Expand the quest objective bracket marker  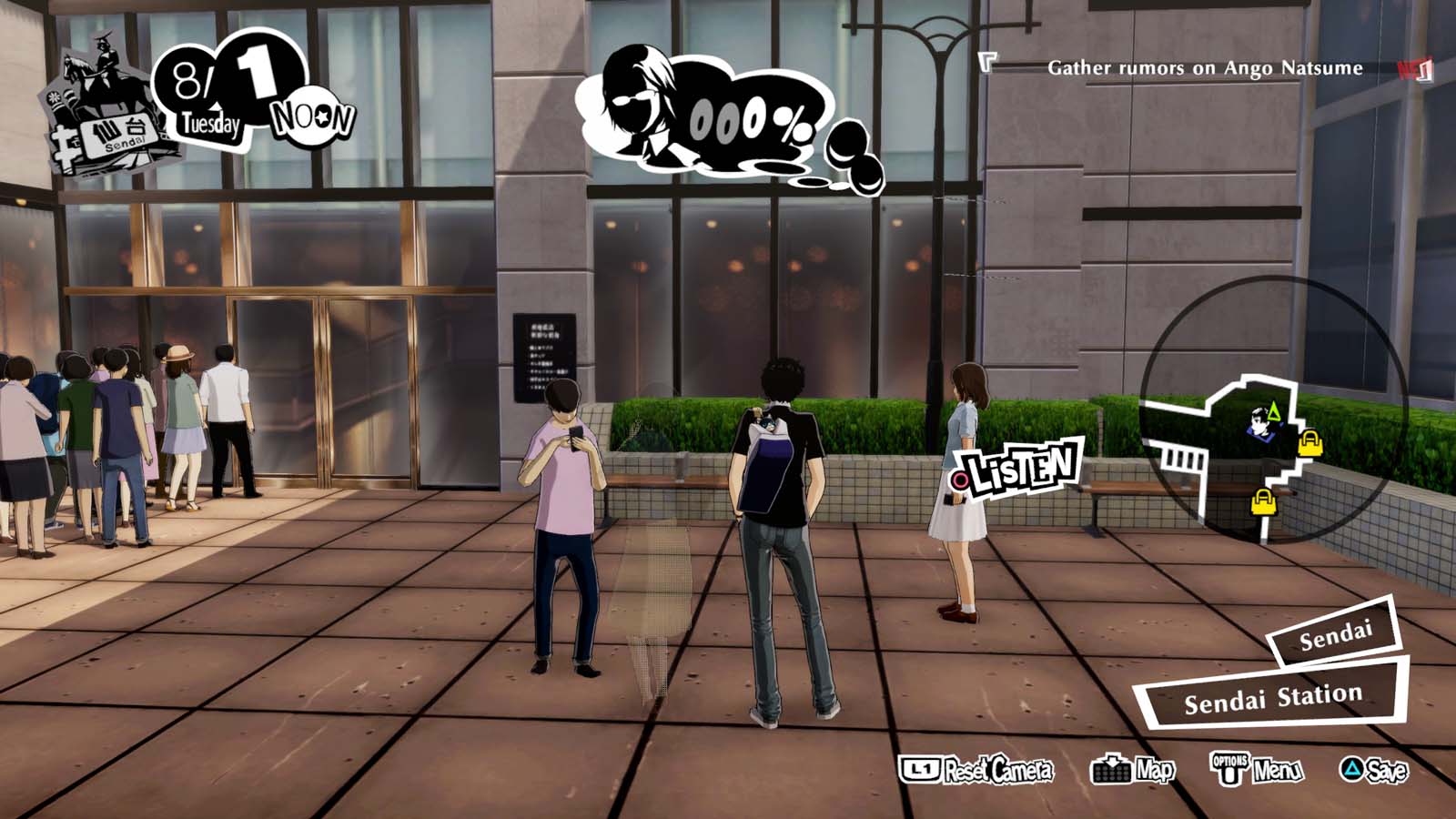pyautogui.click(x=987, y=64)
